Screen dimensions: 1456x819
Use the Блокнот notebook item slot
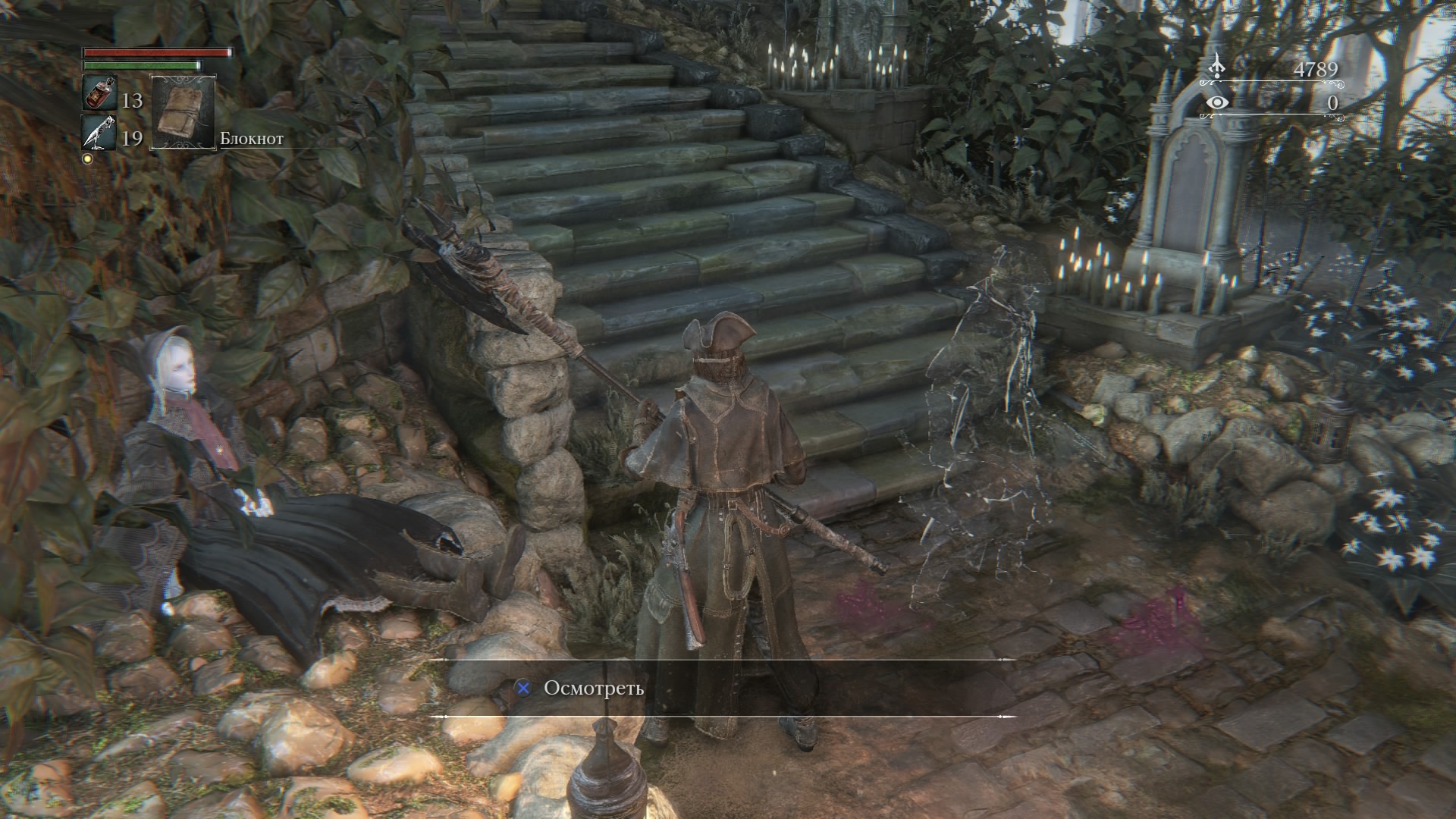(184, 112)
